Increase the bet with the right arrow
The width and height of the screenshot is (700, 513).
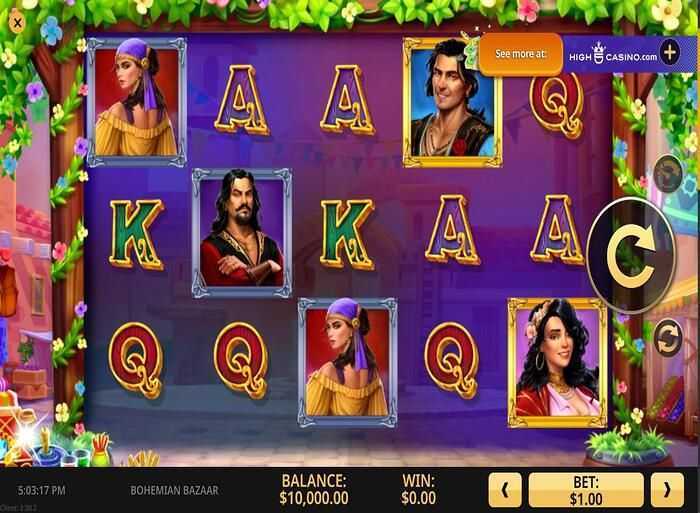point(667,489)
